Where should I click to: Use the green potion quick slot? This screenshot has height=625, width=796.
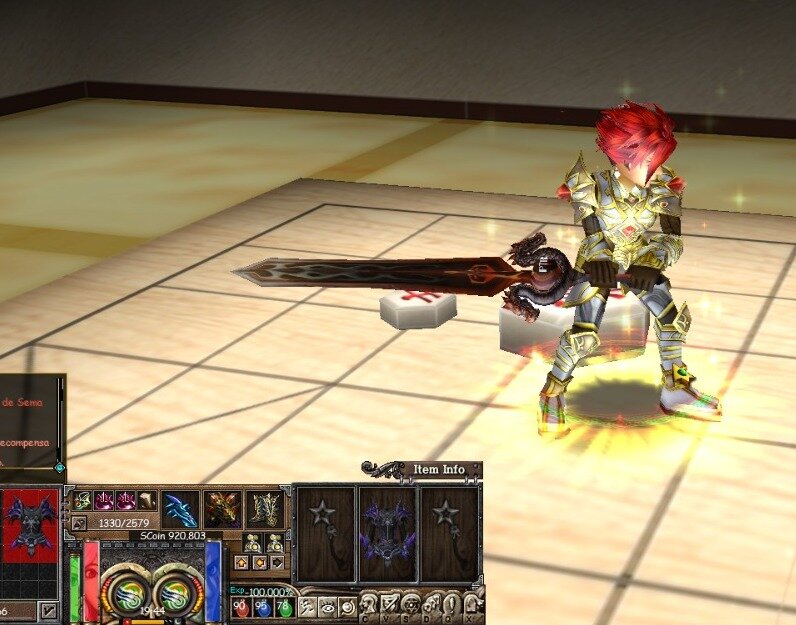coord(281,608)
